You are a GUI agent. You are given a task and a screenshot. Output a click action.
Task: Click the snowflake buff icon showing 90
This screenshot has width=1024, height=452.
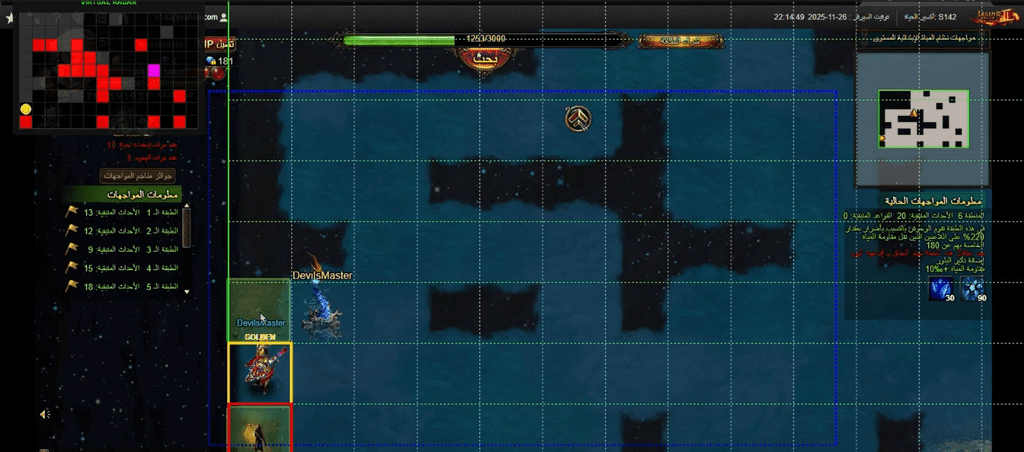coord(973,291)
